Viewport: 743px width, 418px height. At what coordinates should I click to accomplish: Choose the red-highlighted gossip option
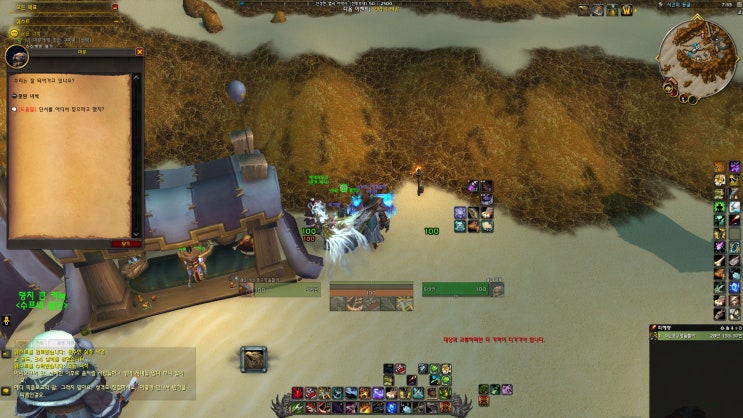coord(60,110)
